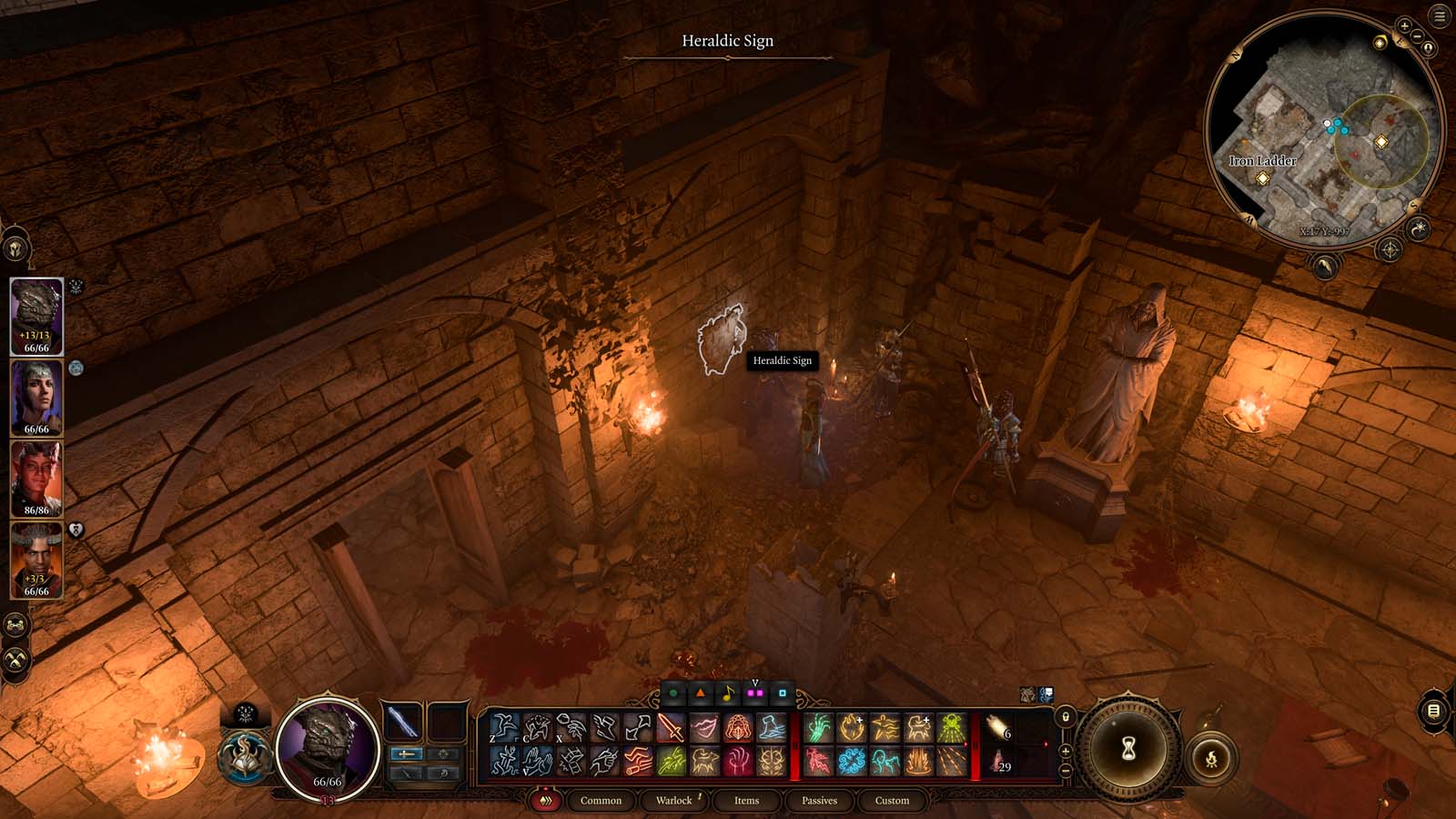
Task: Select the jump action icon marked Z
Action: tap(506, 727)
